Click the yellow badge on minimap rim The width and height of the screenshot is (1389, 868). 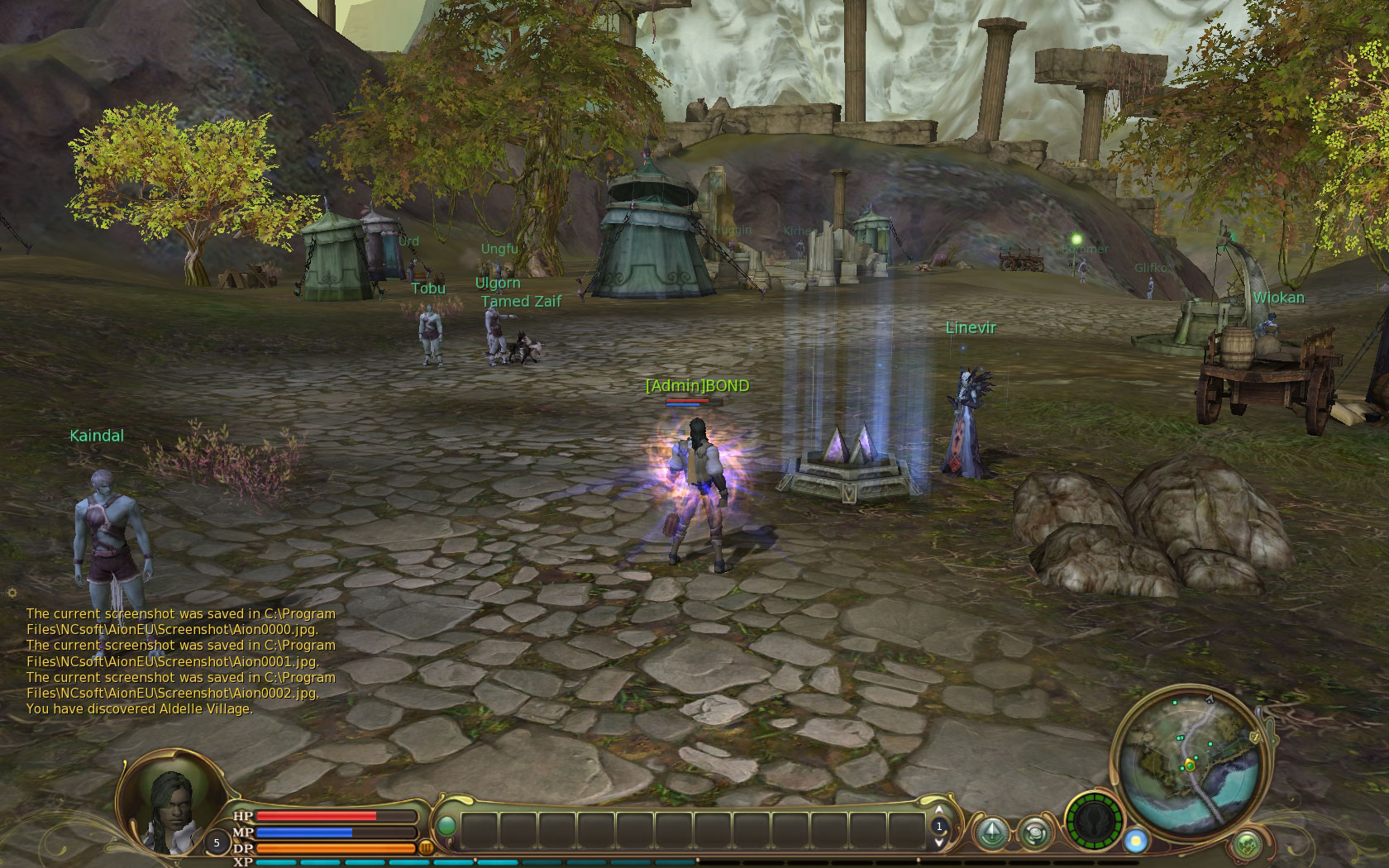coord(1254,735)
